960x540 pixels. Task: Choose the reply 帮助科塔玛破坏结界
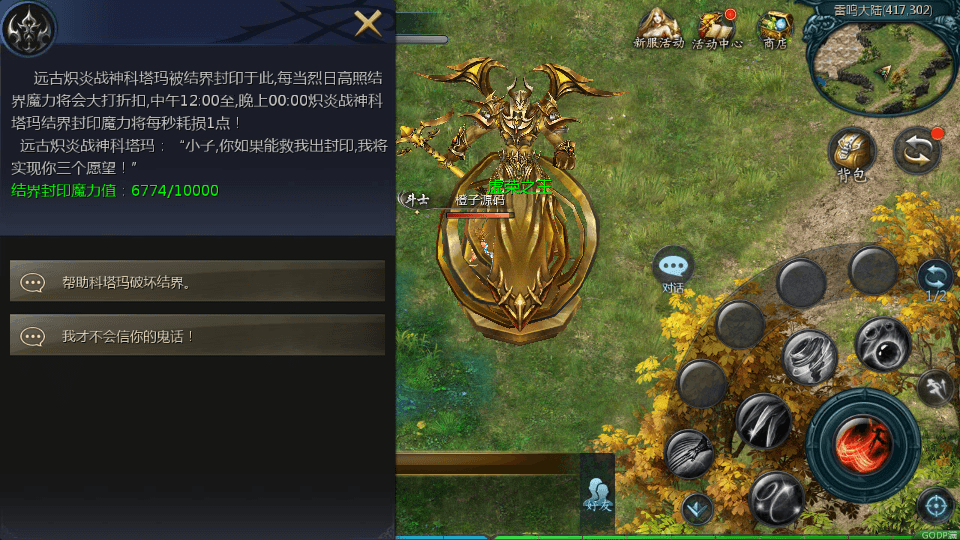197,281
